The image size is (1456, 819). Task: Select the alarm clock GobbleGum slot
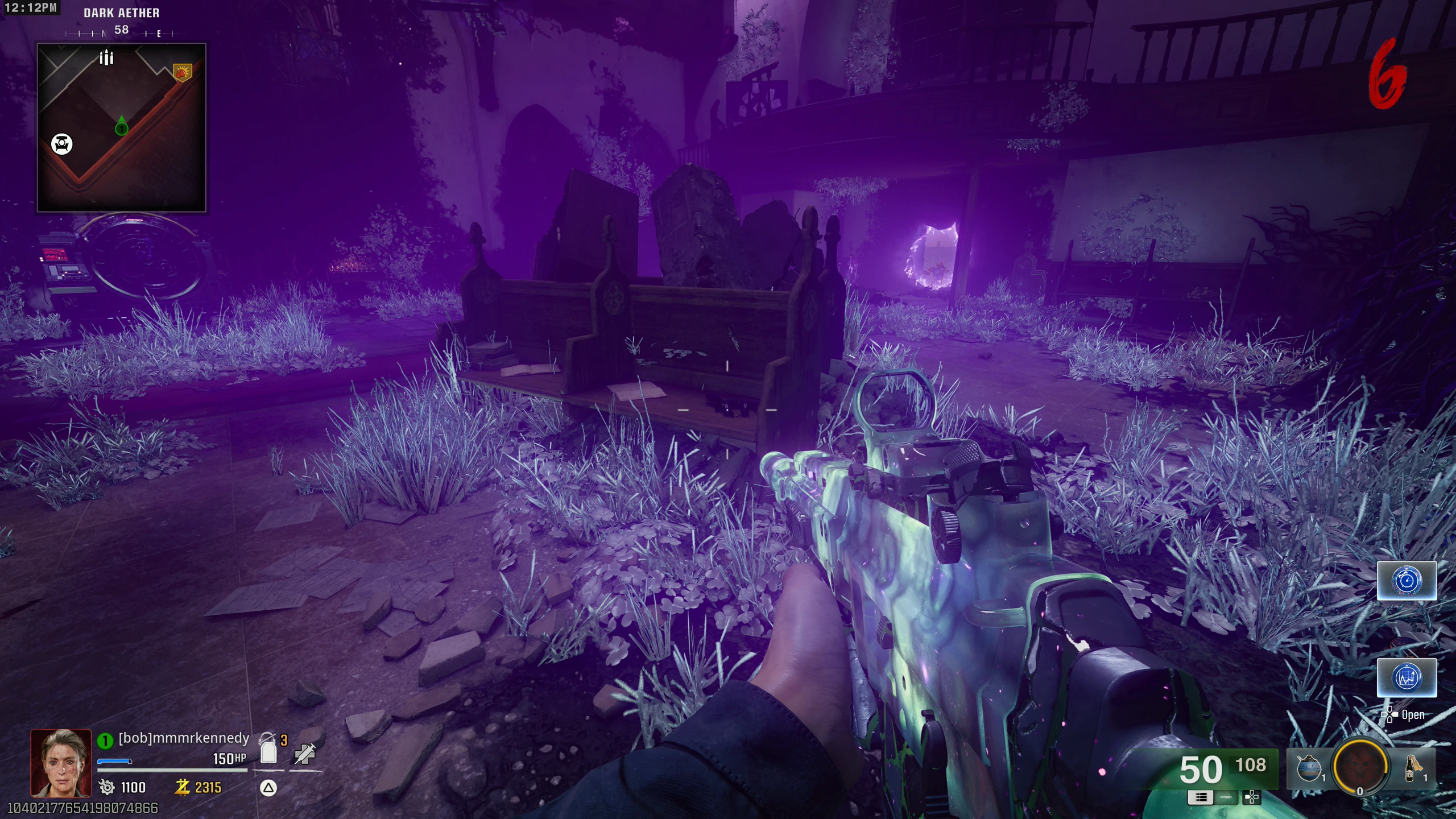1406,581
